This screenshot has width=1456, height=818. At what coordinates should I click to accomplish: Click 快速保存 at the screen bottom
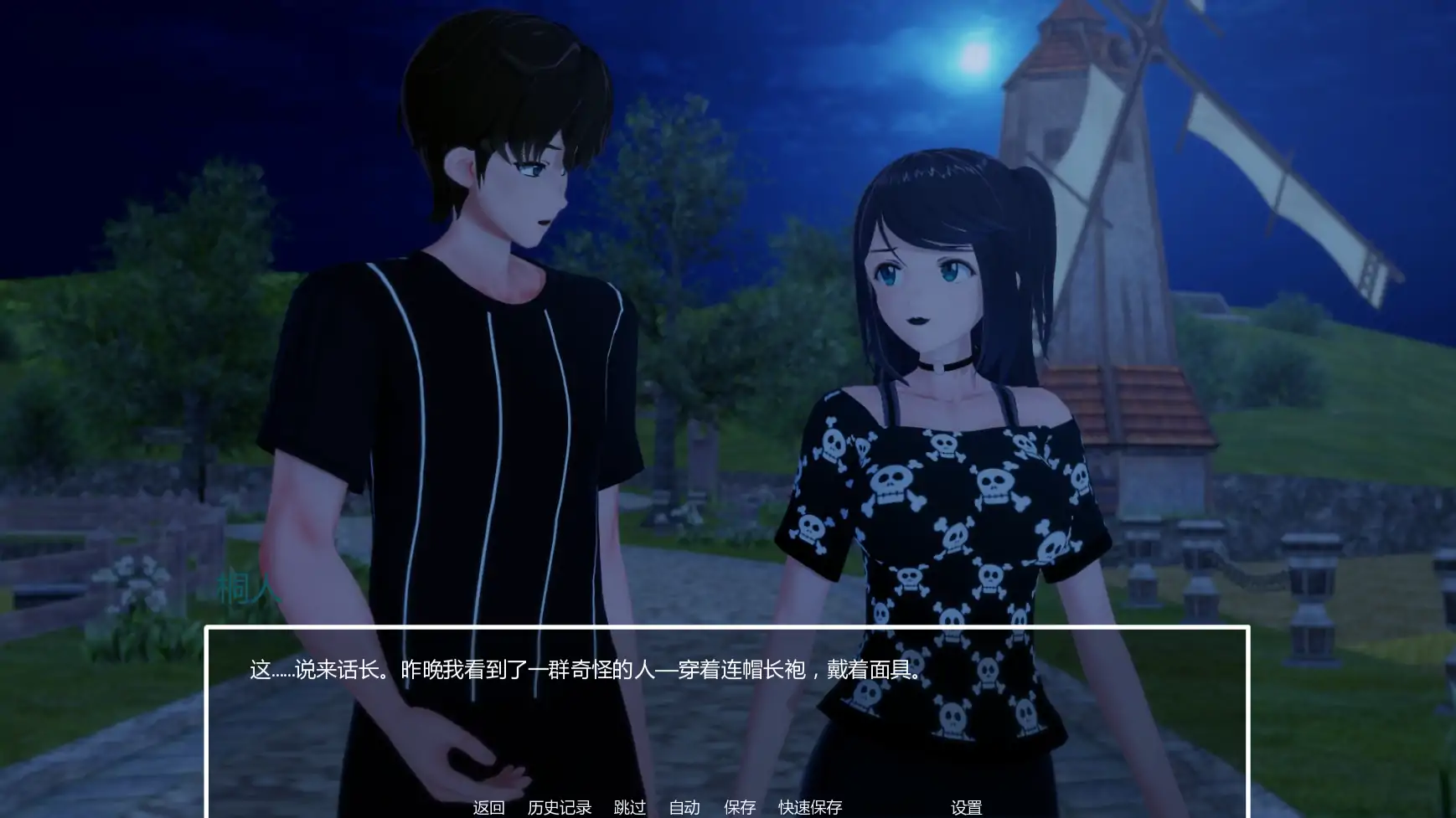(x=809, y=808)
